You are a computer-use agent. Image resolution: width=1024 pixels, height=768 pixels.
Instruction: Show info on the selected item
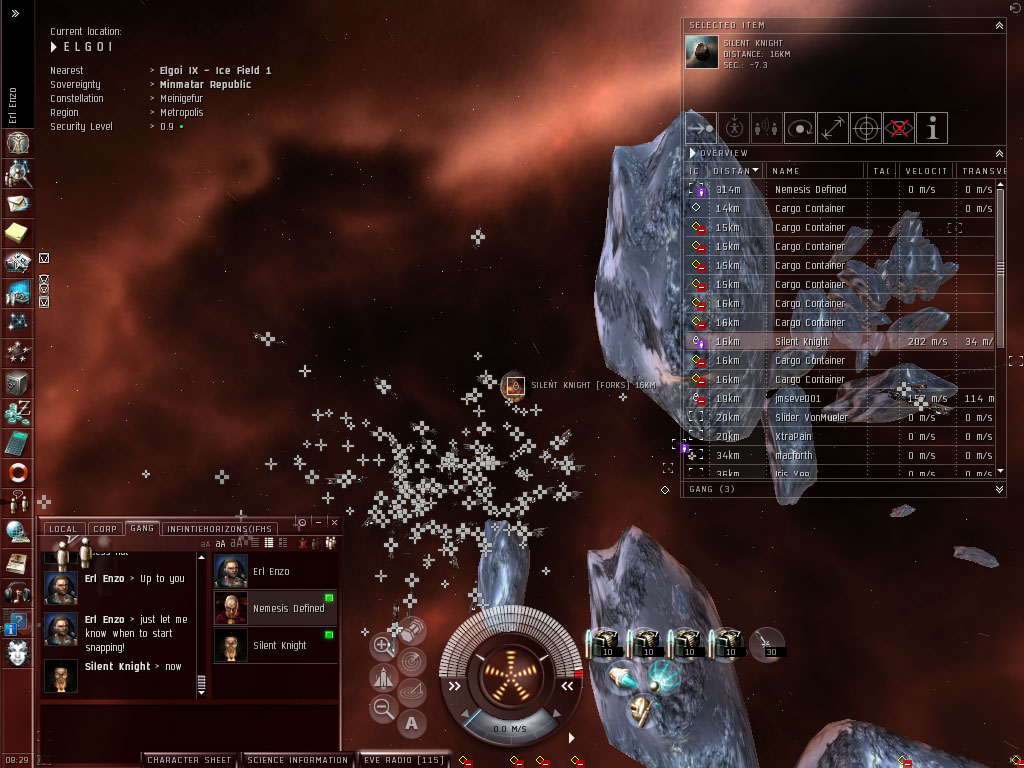coord(932,128)
